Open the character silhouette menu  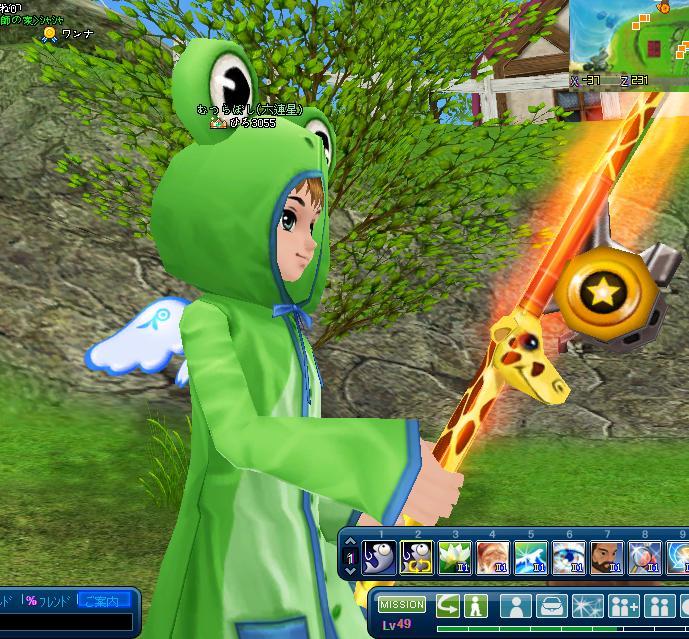pos(516,606)
